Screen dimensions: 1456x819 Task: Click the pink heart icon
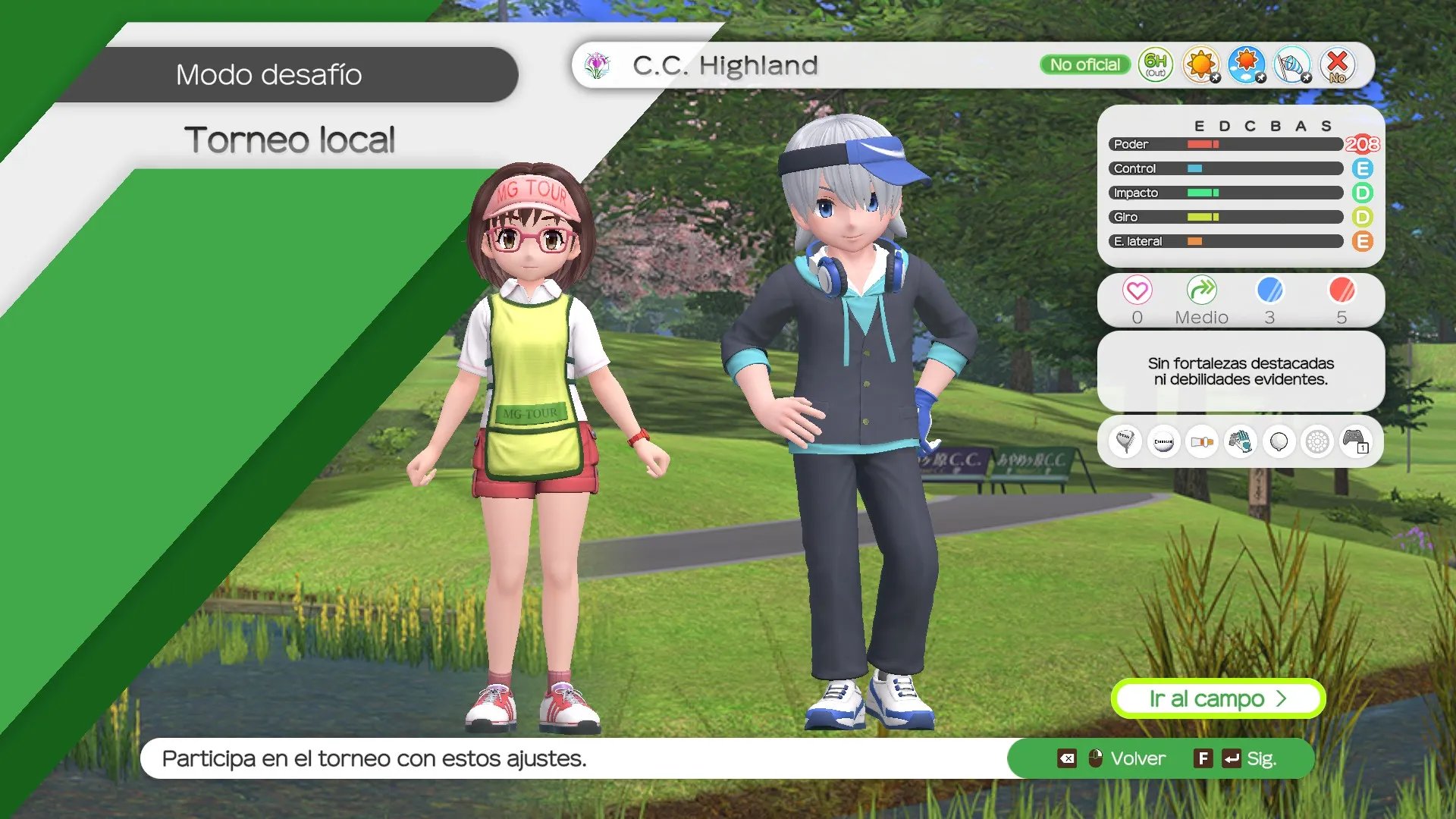pos(1137,290)
